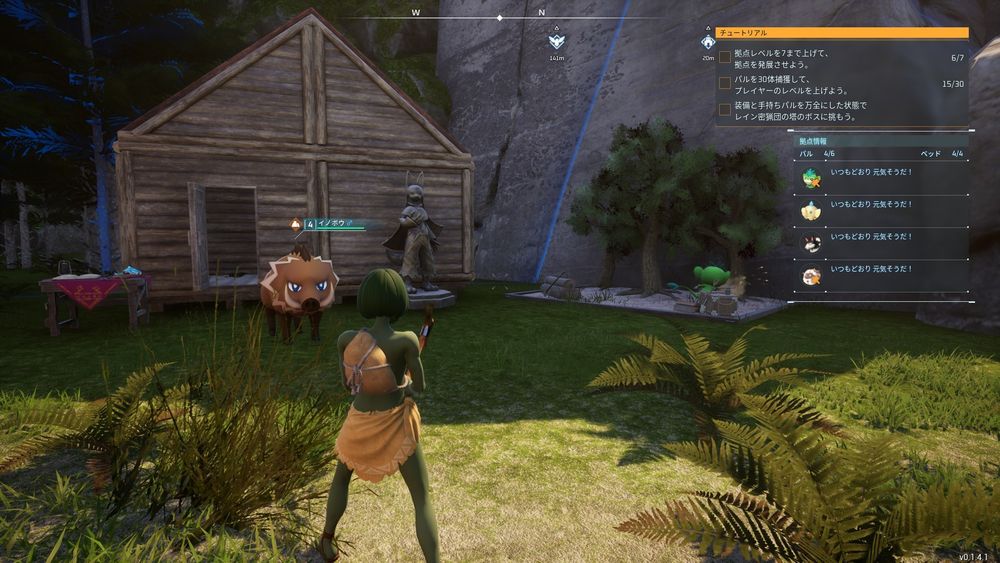Viewport: 1000px width, 563px height.
Task: Tick the checkbox for the tower boss objective
Action: pyautogui.click(x=725, y=110)
